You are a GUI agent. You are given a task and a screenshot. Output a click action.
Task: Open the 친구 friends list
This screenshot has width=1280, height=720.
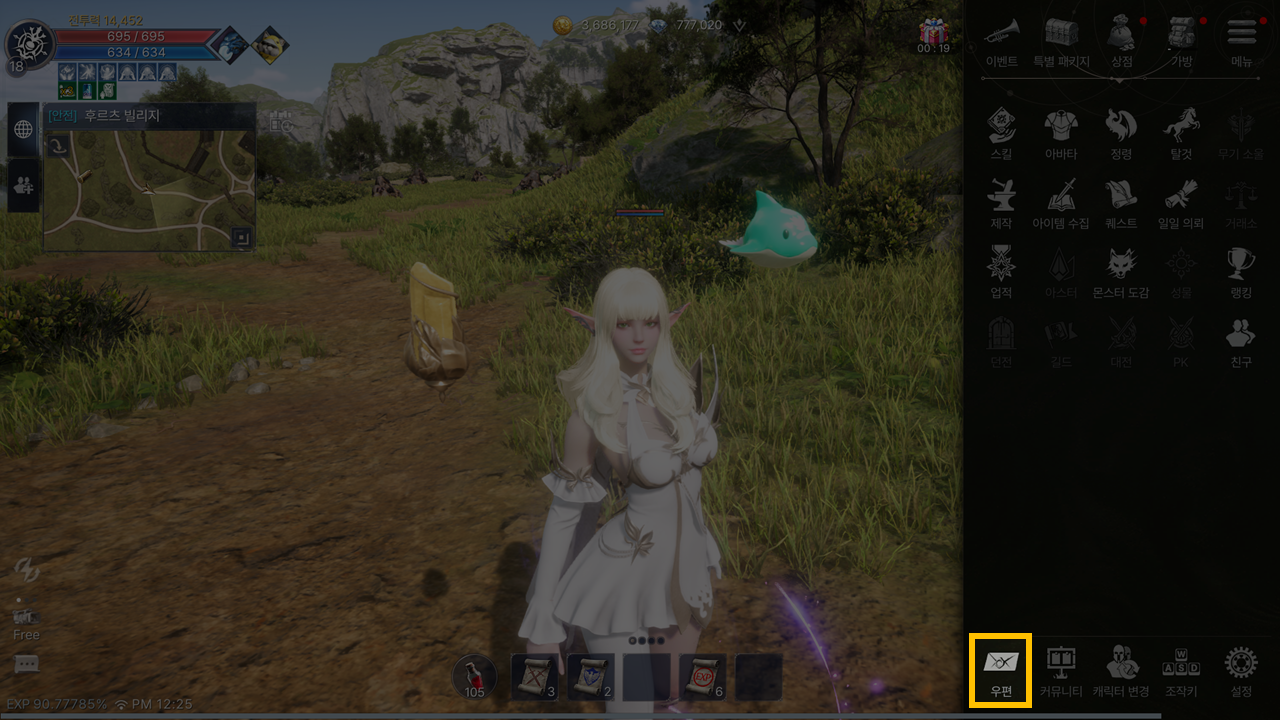pyautogui.click(x=1241, y=340)
